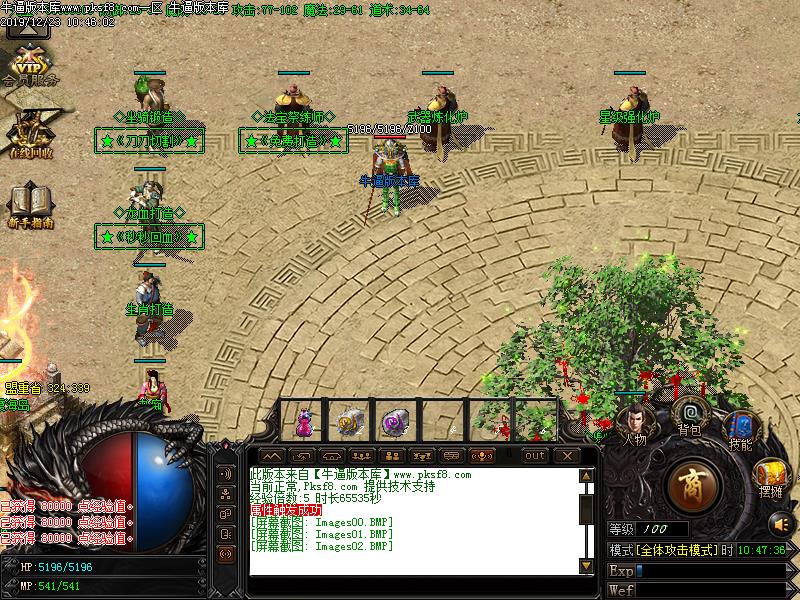Open the 人物 character panel
This screenshot has height=600, width=800.
[632, 419]
